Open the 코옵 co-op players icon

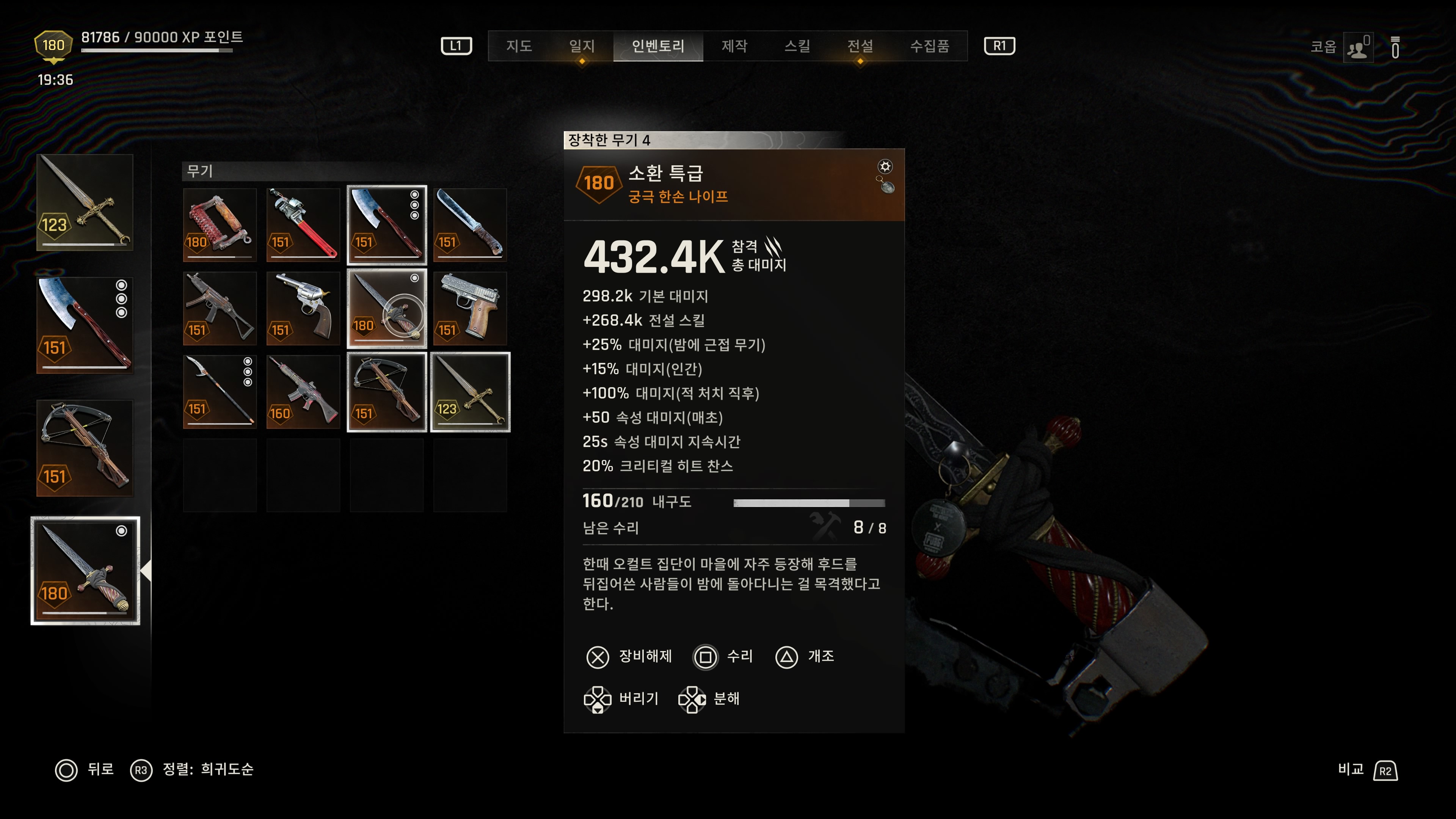coord(1358,48)
